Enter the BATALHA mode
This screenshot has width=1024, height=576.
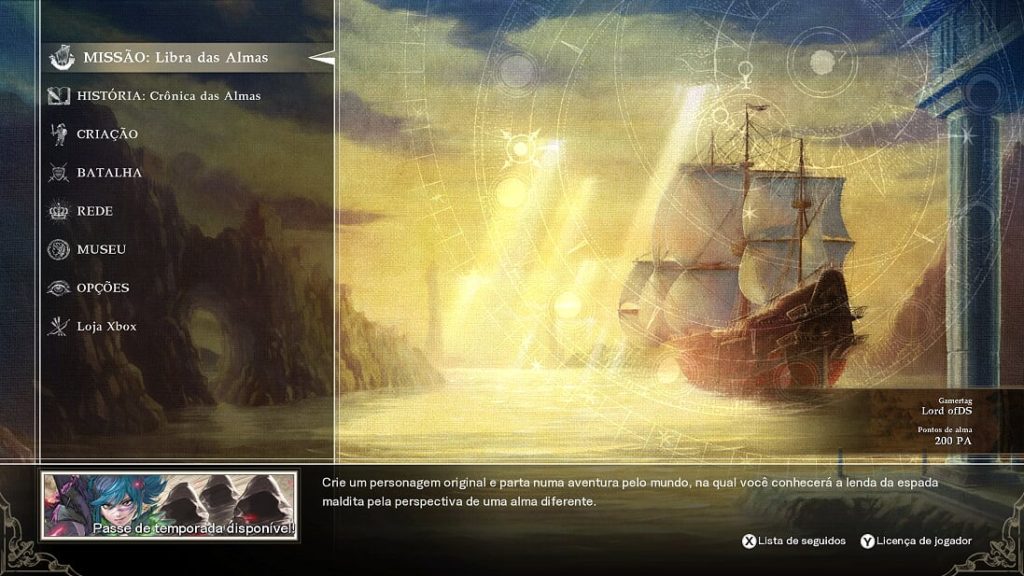click(x=109, y=173)
